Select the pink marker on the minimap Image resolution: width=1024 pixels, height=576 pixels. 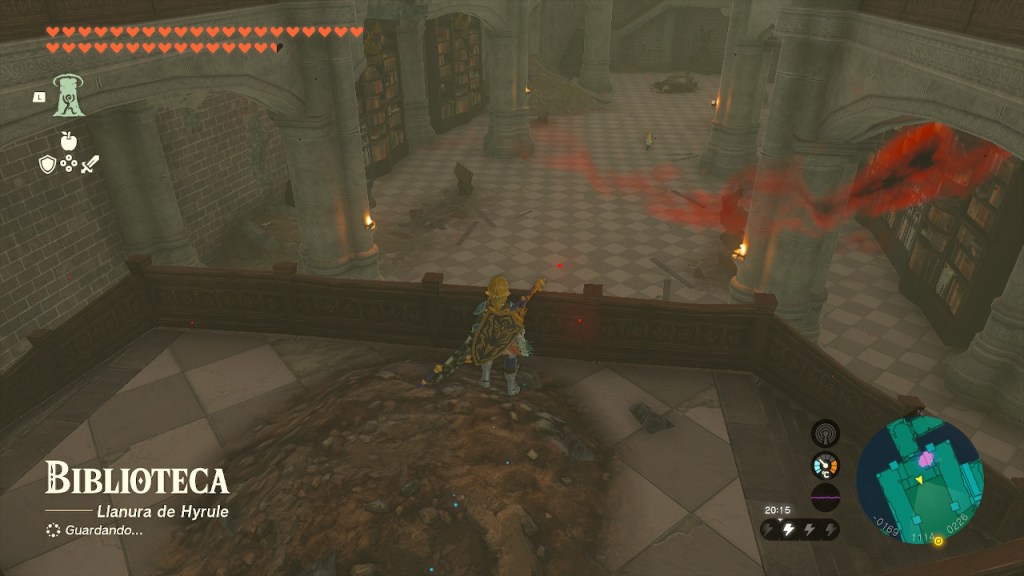pyautogui.click(x=926, y=459)
